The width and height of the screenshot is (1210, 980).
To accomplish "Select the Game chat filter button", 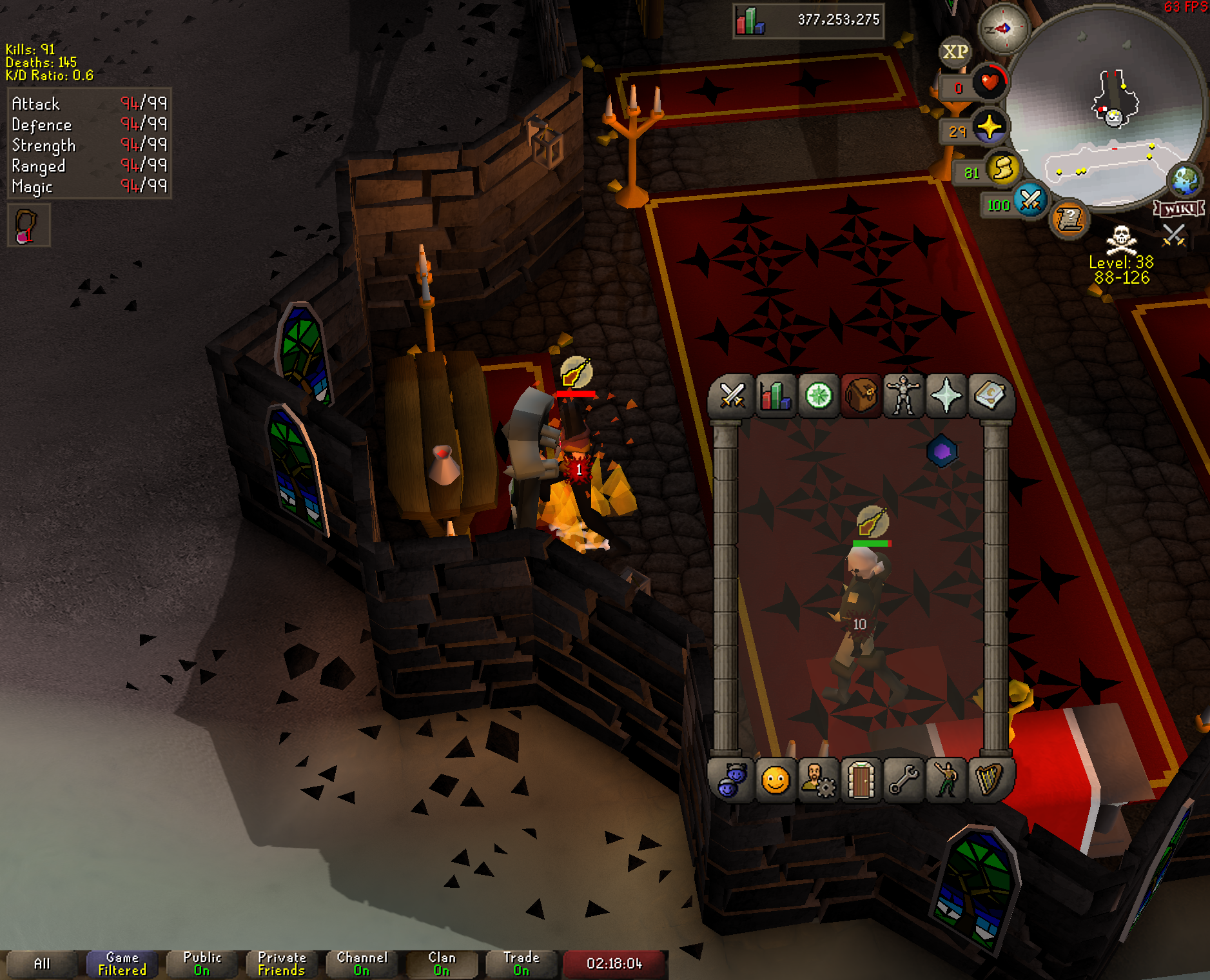I will (x=122, y=964).
